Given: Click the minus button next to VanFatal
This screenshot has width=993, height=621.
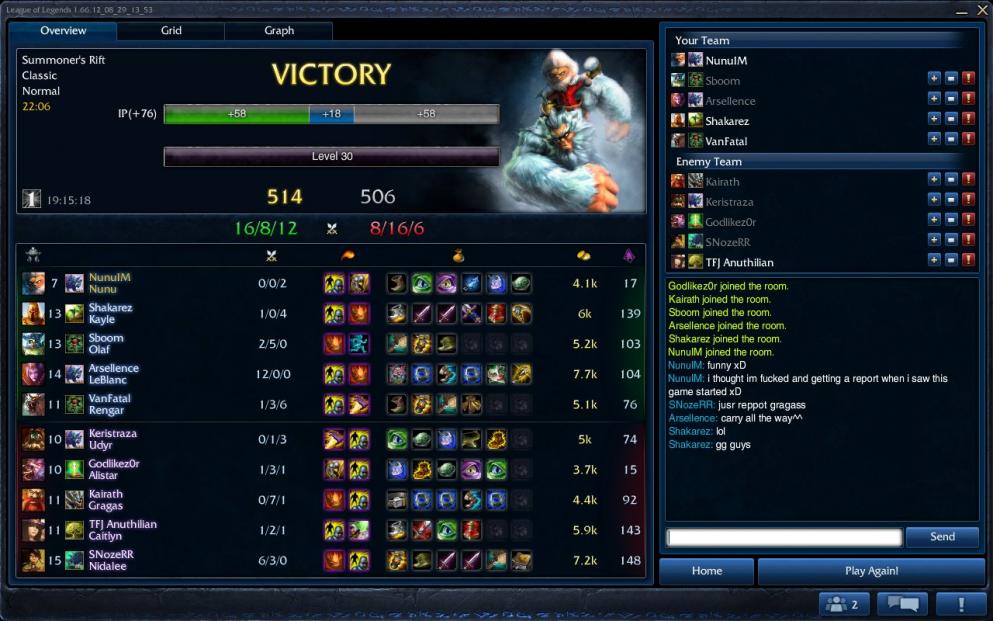Looking at the screenshot, I should 951,141.
